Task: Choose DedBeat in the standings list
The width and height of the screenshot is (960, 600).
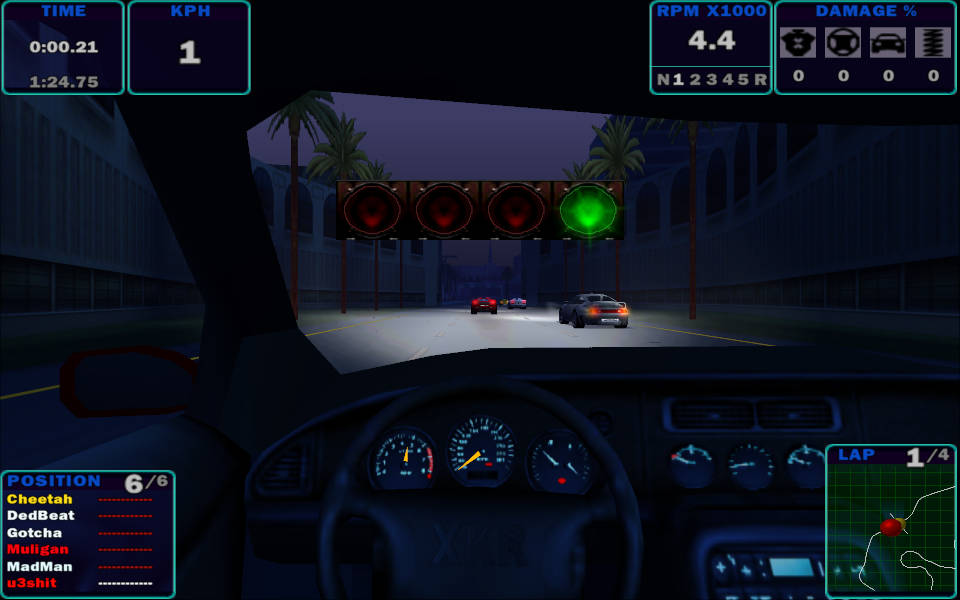Action: point(40,516)
